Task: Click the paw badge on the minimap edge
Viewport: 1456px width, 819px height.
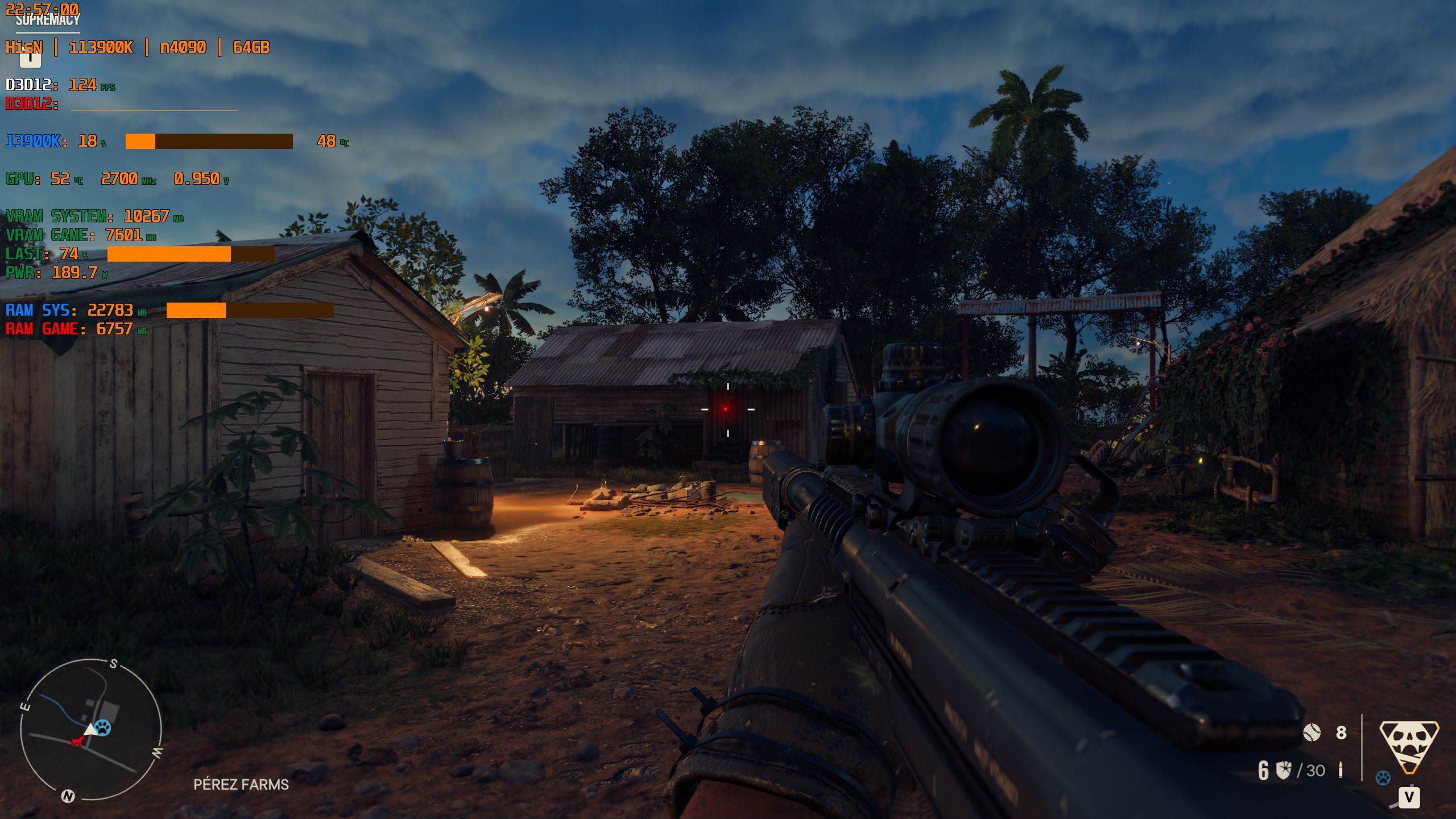Action: (x=103, y=728)
